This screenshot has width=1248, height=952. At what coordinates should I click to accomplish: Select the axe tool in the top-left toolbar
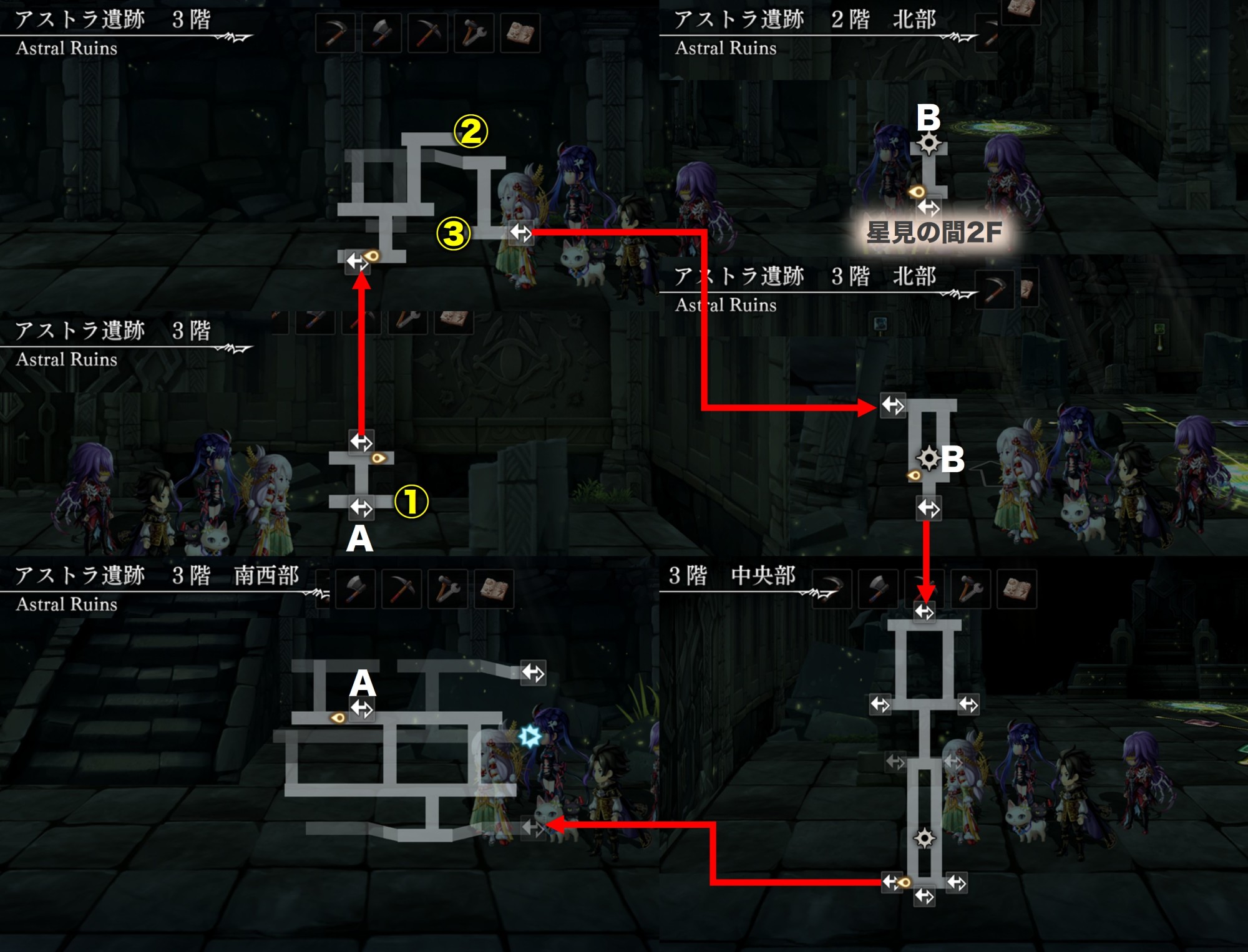click(x=382, y=33)
